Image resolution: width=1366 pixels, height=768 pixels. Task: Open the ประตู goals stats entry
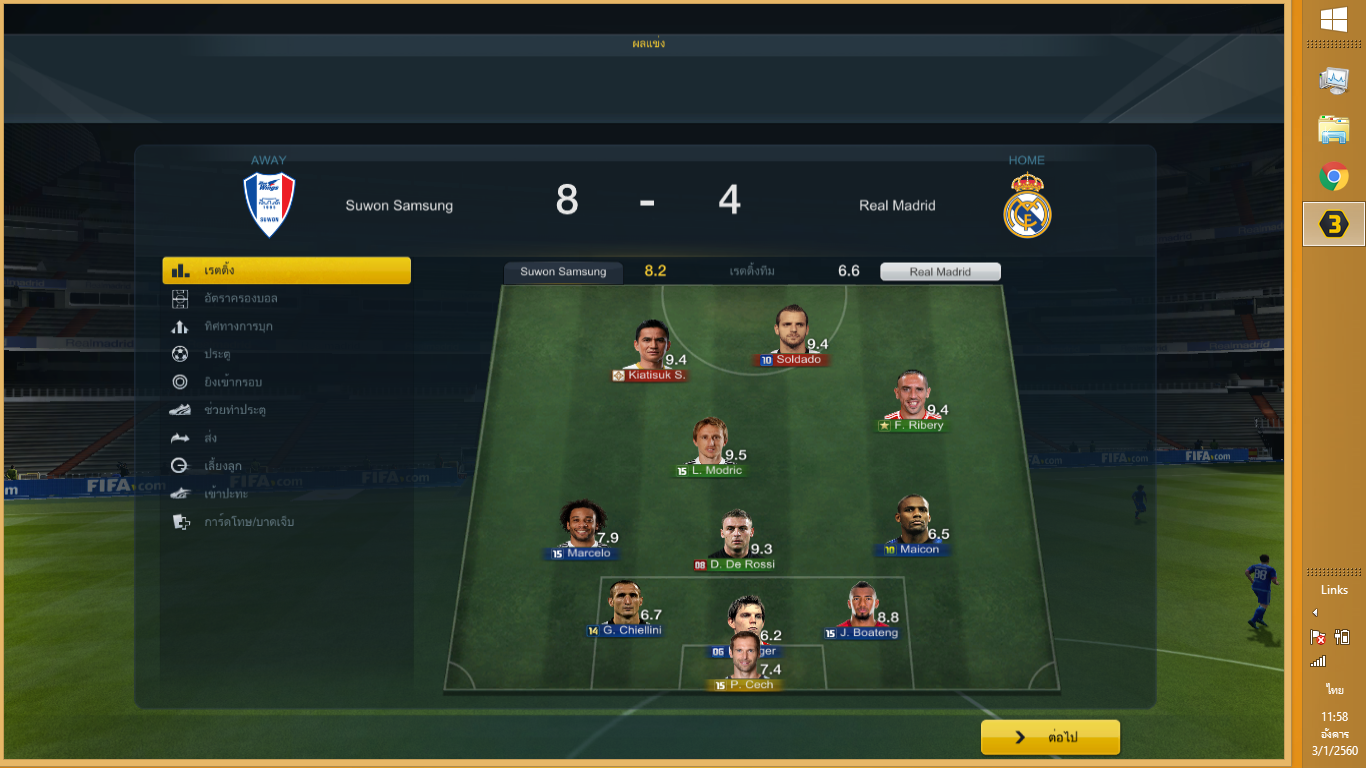[217, 354]
